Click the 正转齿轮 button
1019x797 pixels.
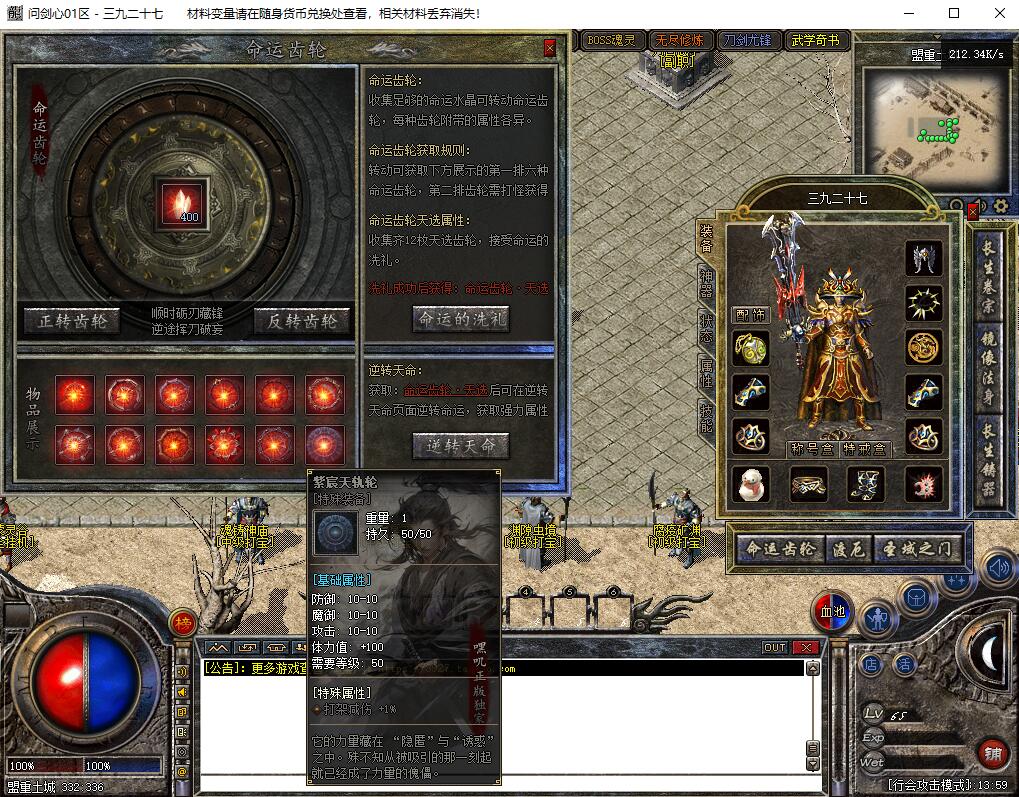(x=72, y=320)
